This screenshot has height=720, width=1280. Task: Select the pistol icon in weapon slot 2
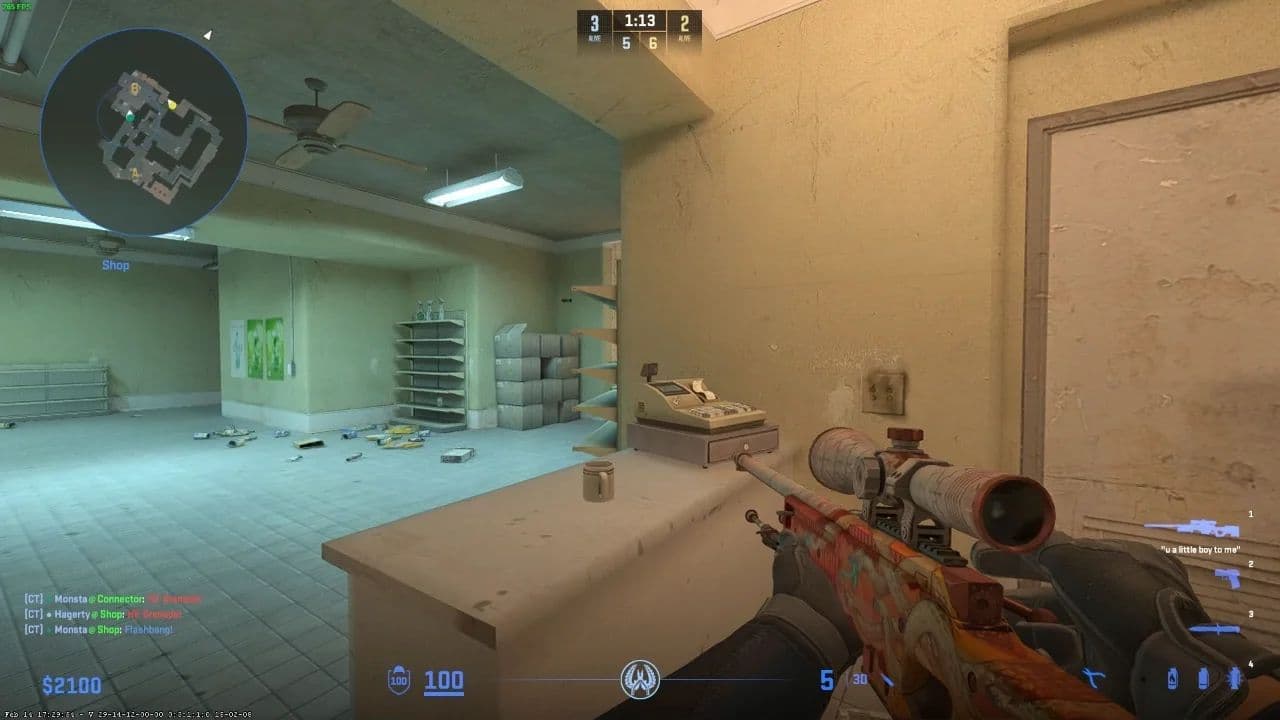click(1228, 579)
